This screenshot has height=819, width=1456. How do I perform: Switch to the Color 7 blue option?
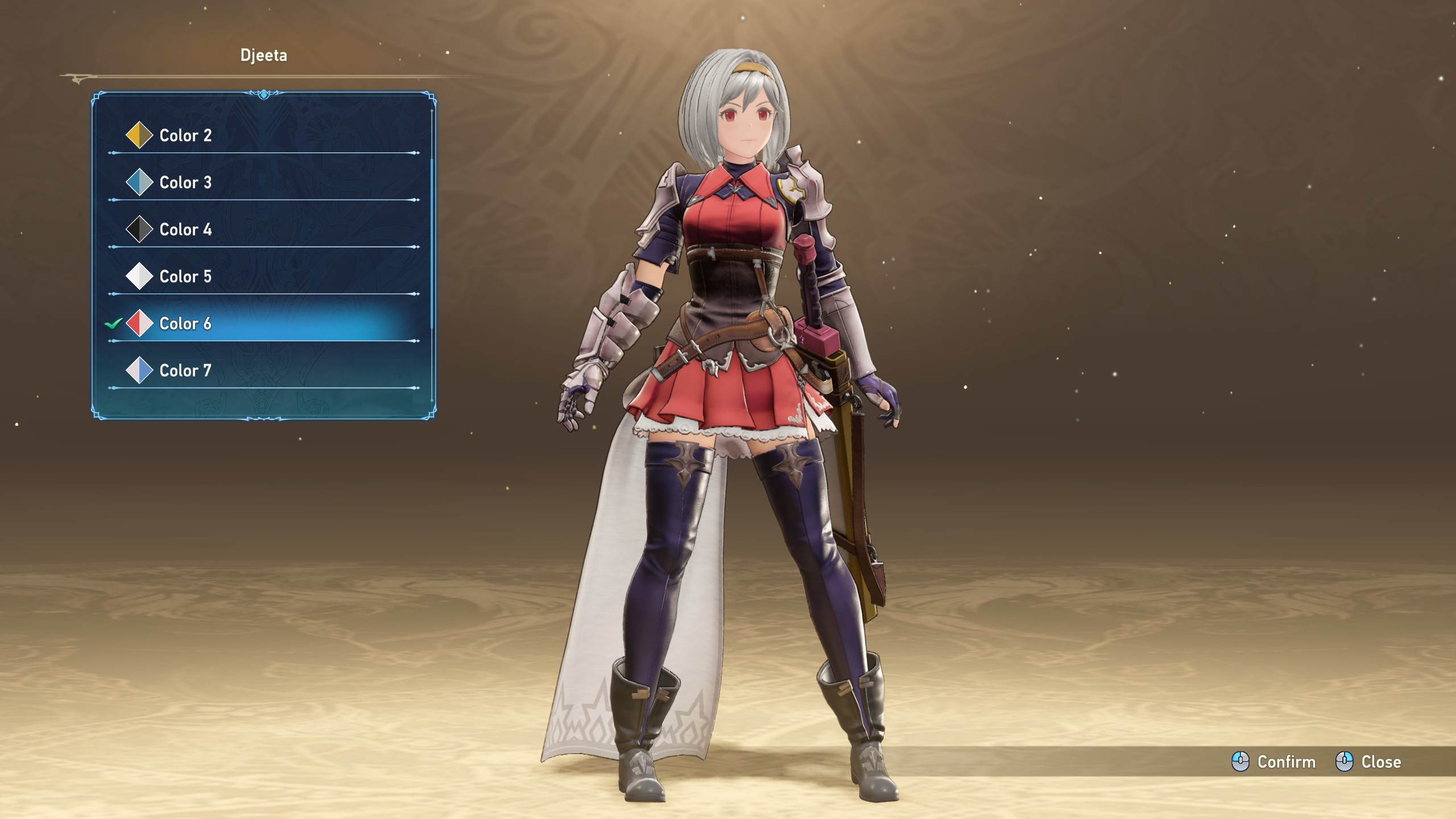(x=185, y=371)
